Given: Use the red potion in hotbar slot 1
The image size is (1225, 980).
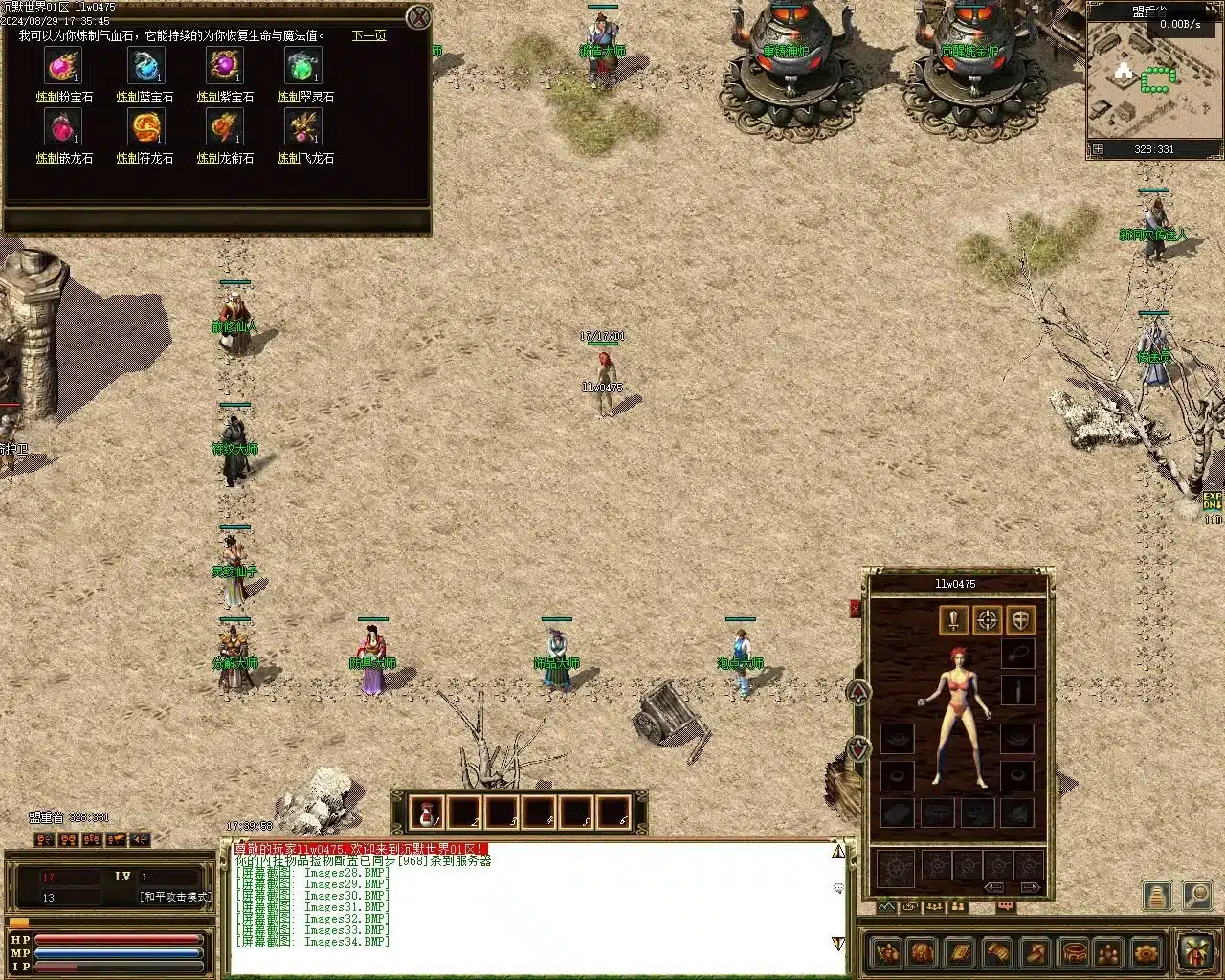Looking at the screenshot, I should [426, 813].
